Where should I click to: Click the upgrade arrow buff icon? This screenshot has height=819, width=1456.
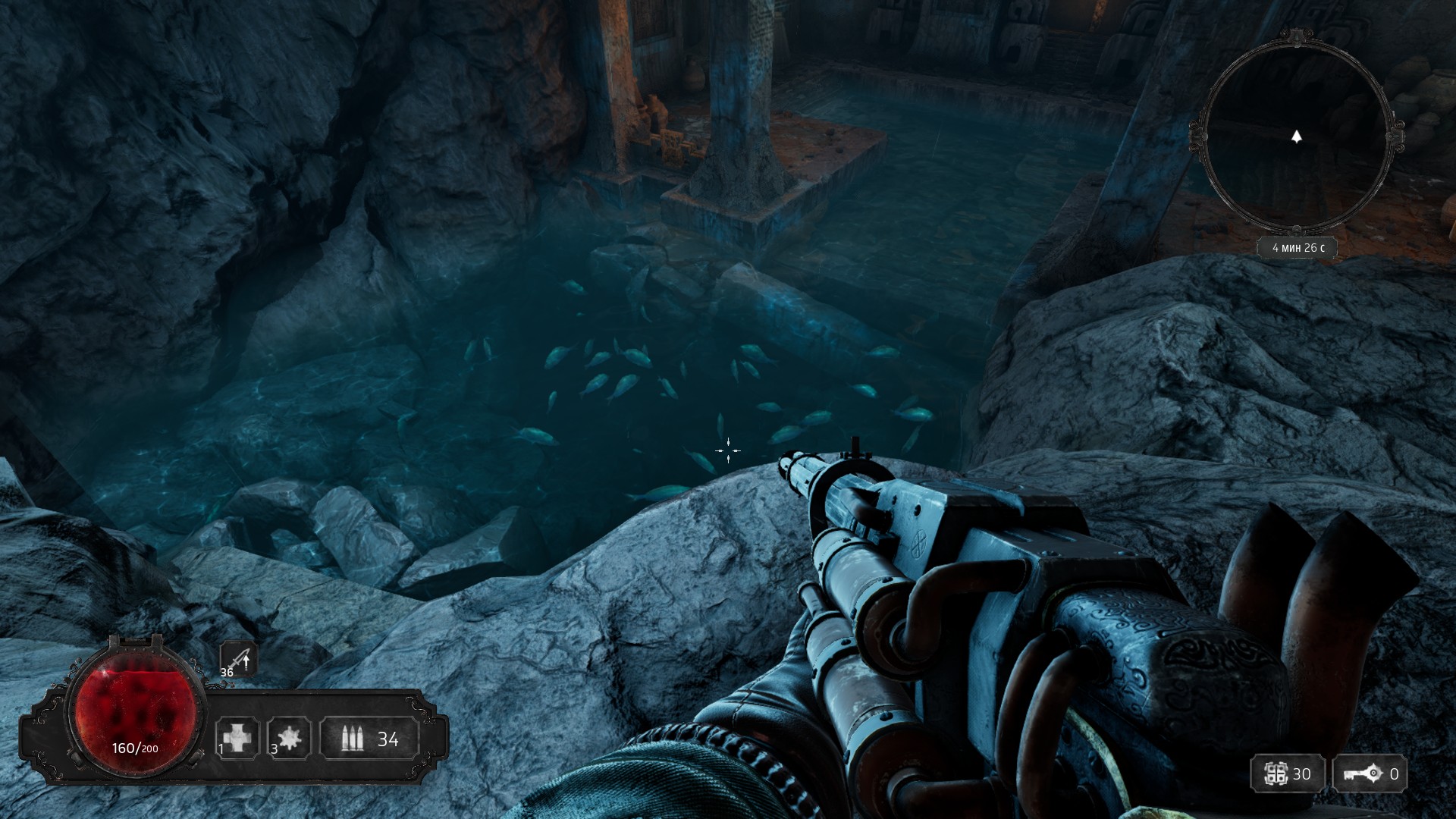coord(240,659)
